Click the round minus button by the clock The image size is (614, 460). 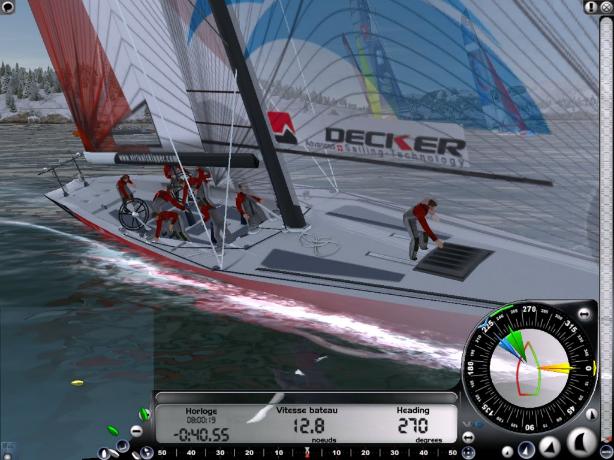137,433
